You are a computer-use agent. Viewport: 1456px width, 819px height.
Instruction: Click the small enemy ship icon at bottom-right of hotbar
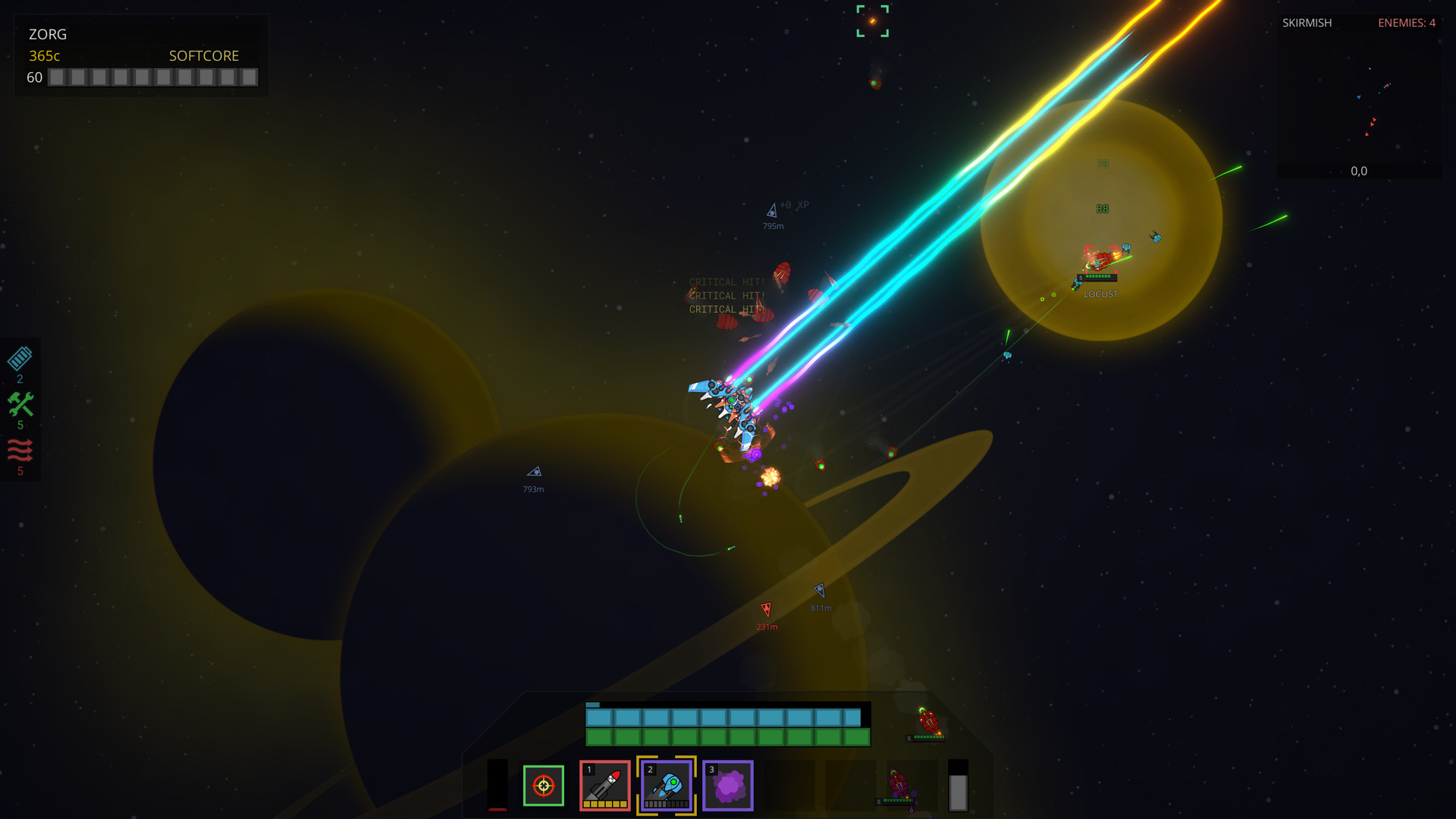click(900, 781)
